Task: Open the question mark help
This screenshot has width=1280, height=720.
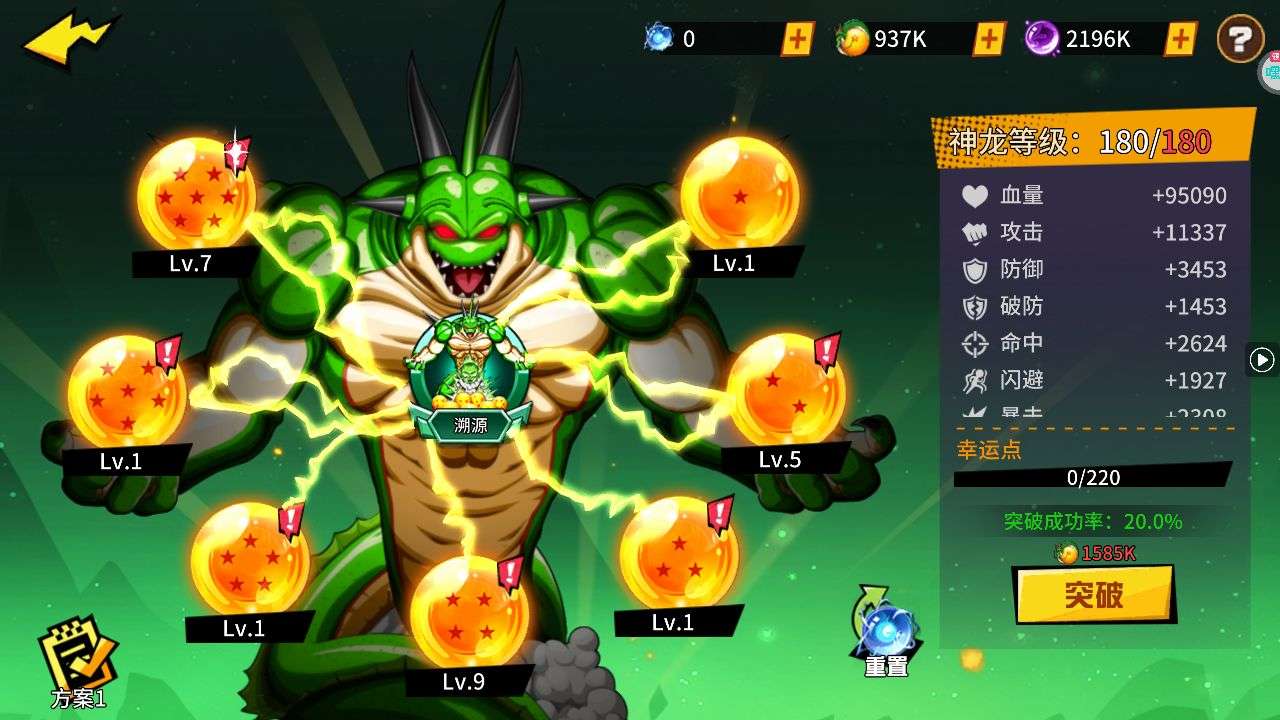Action: pyautogui.click(x=1240, y=40)
